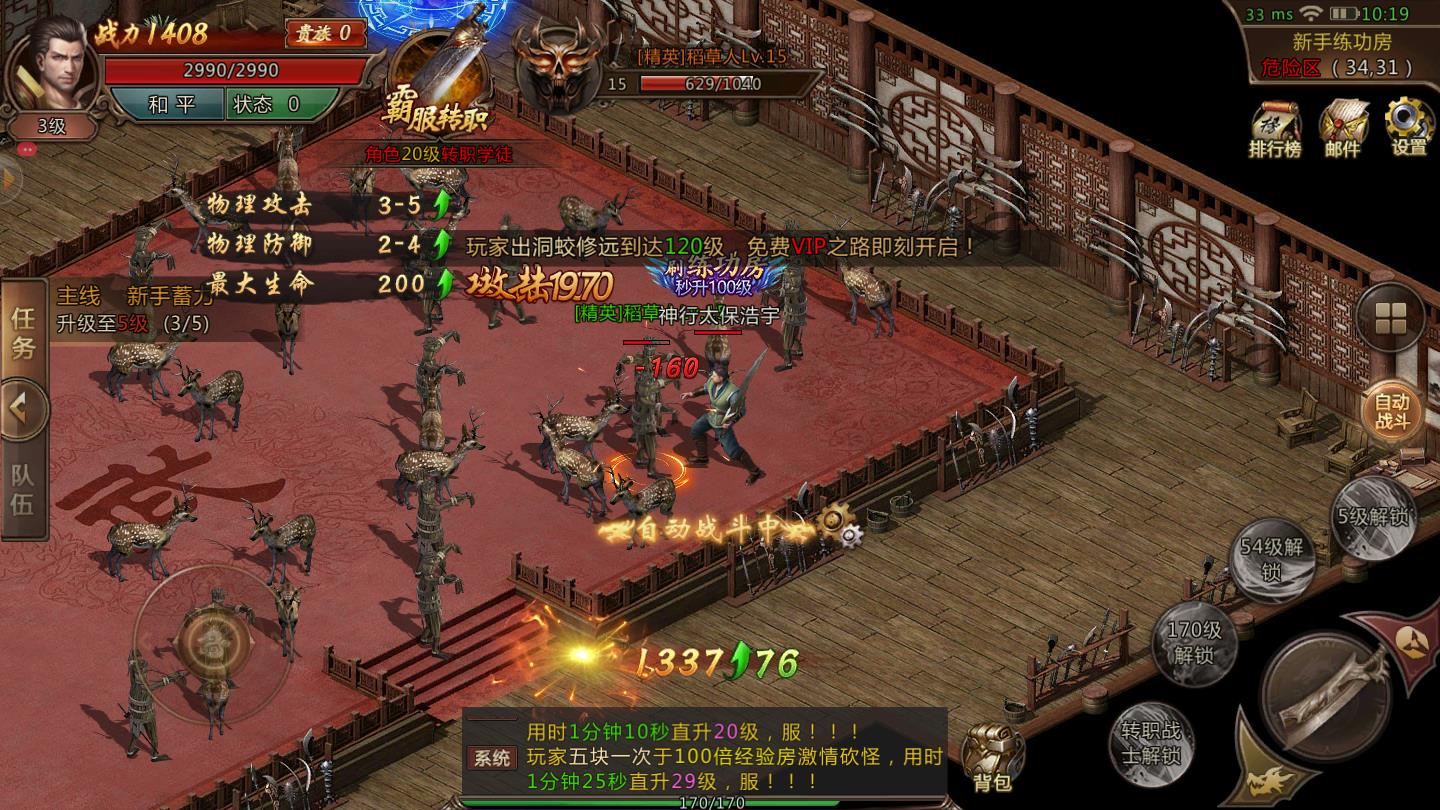Open the four-square grid menu button
The width and height of the screenshot is (1440, 810).
point(1391,318)
